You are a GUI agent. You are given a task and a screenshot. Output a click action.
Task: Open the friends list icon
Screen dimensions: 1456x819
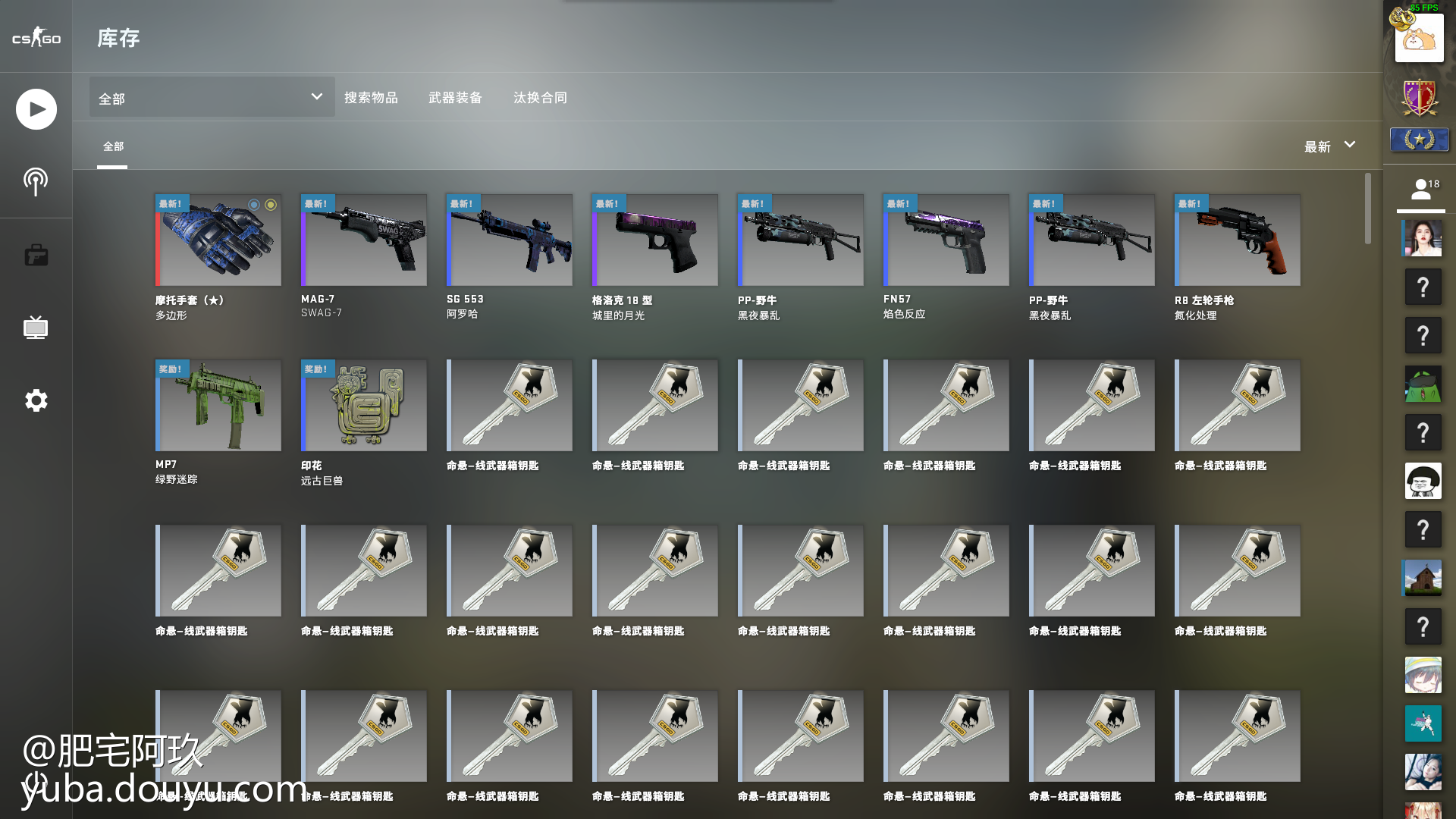coord(1422,190)
